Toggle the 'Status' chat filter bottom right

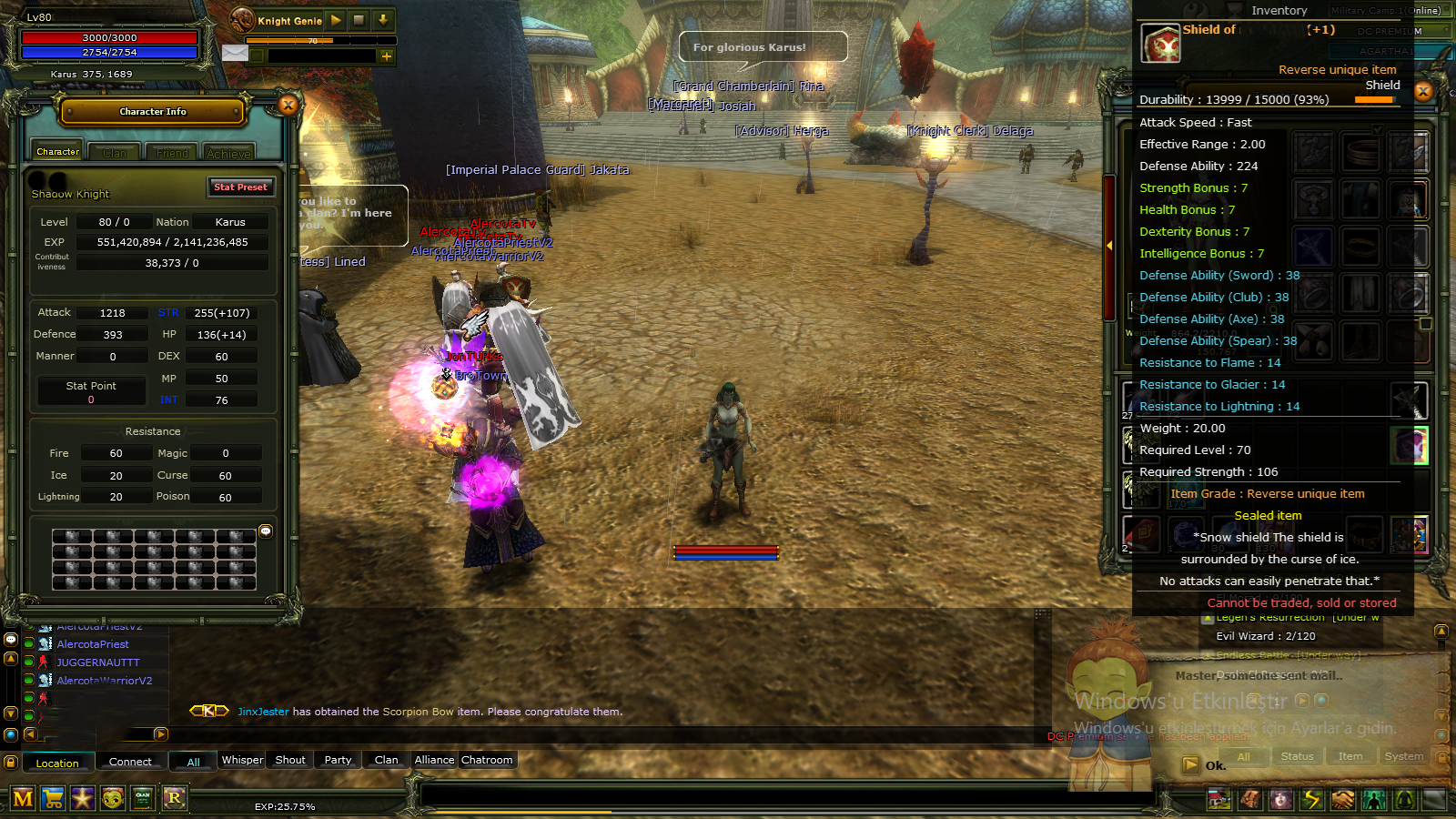pos(1297,756)
